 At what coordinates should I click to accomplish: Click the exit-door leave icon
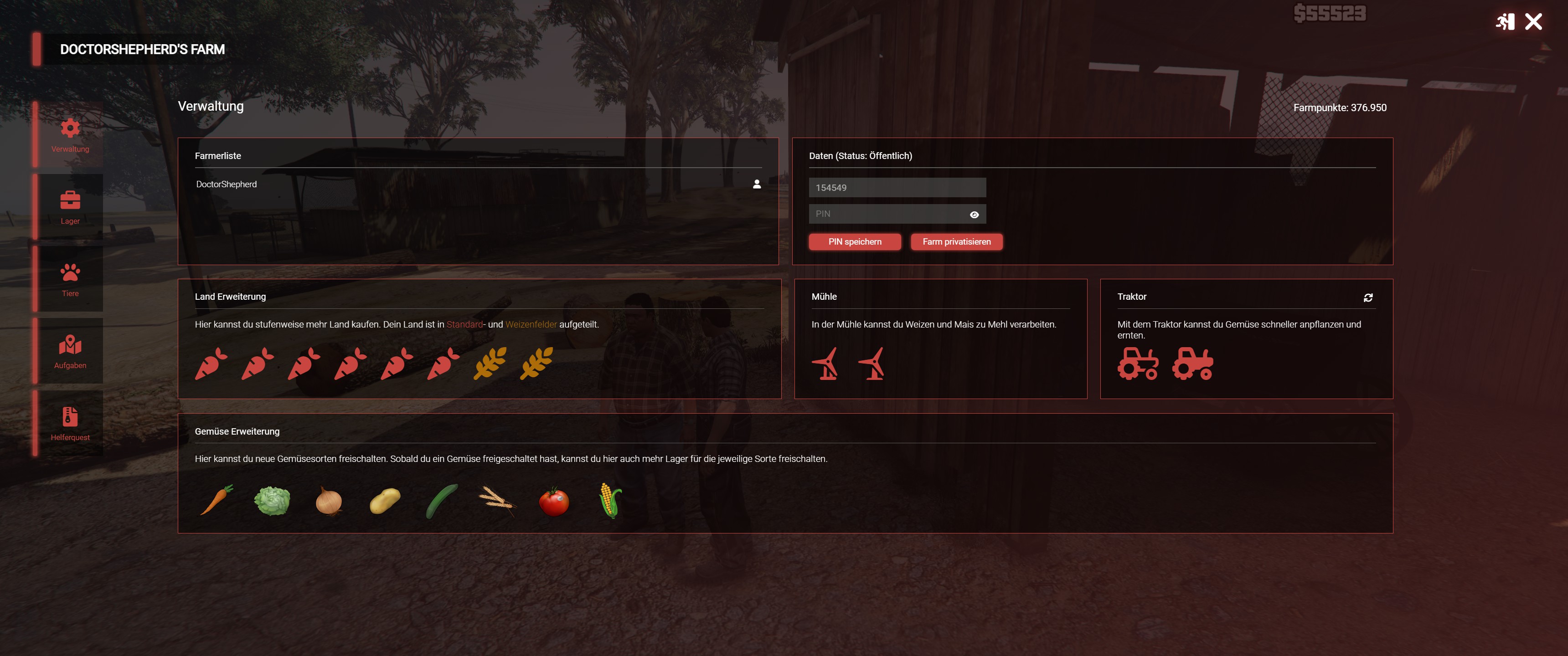tap(1505, 22)
